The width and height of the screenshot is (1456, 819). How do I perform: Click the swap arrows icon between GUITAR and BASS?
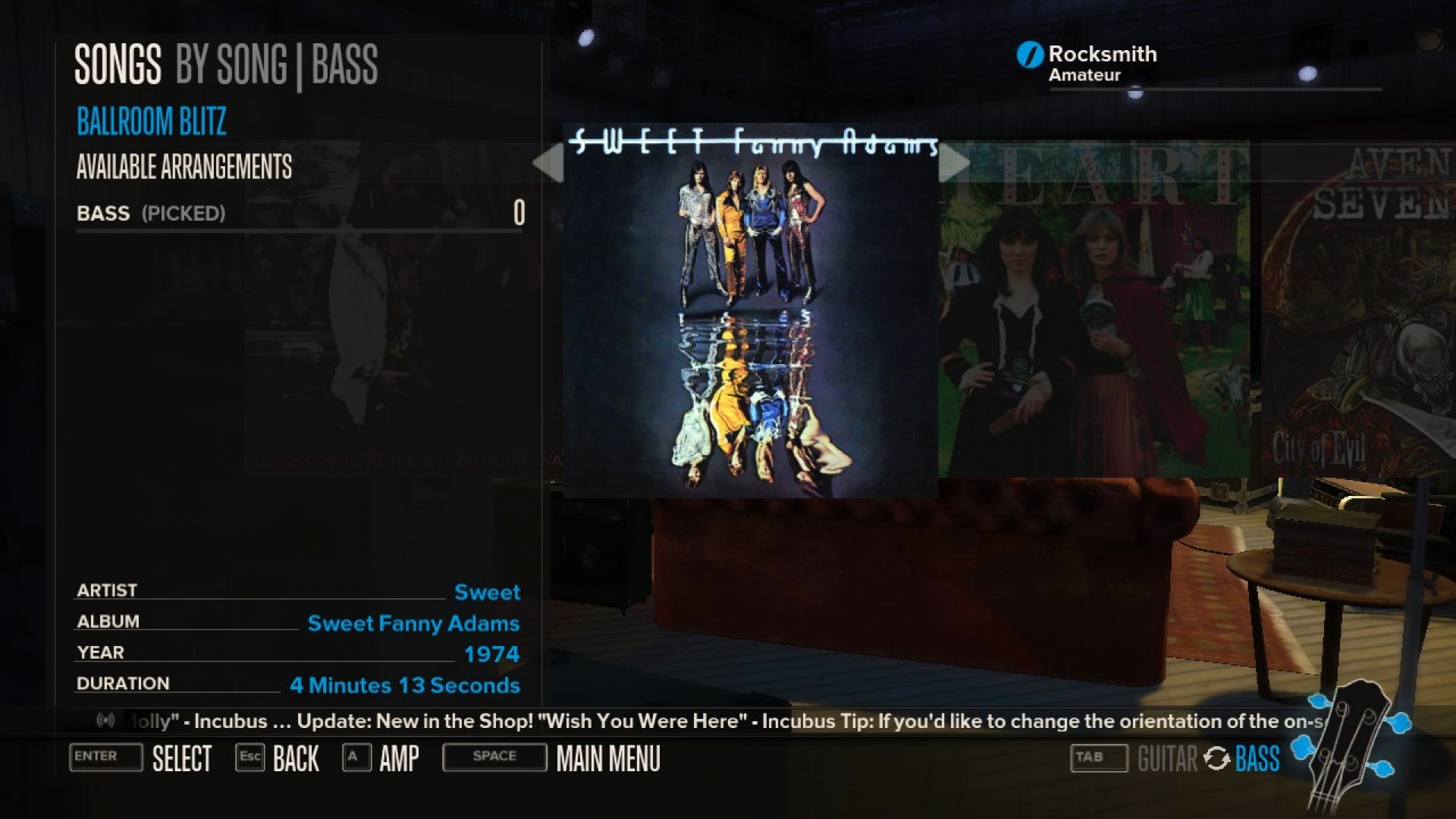coord(1217,758)
